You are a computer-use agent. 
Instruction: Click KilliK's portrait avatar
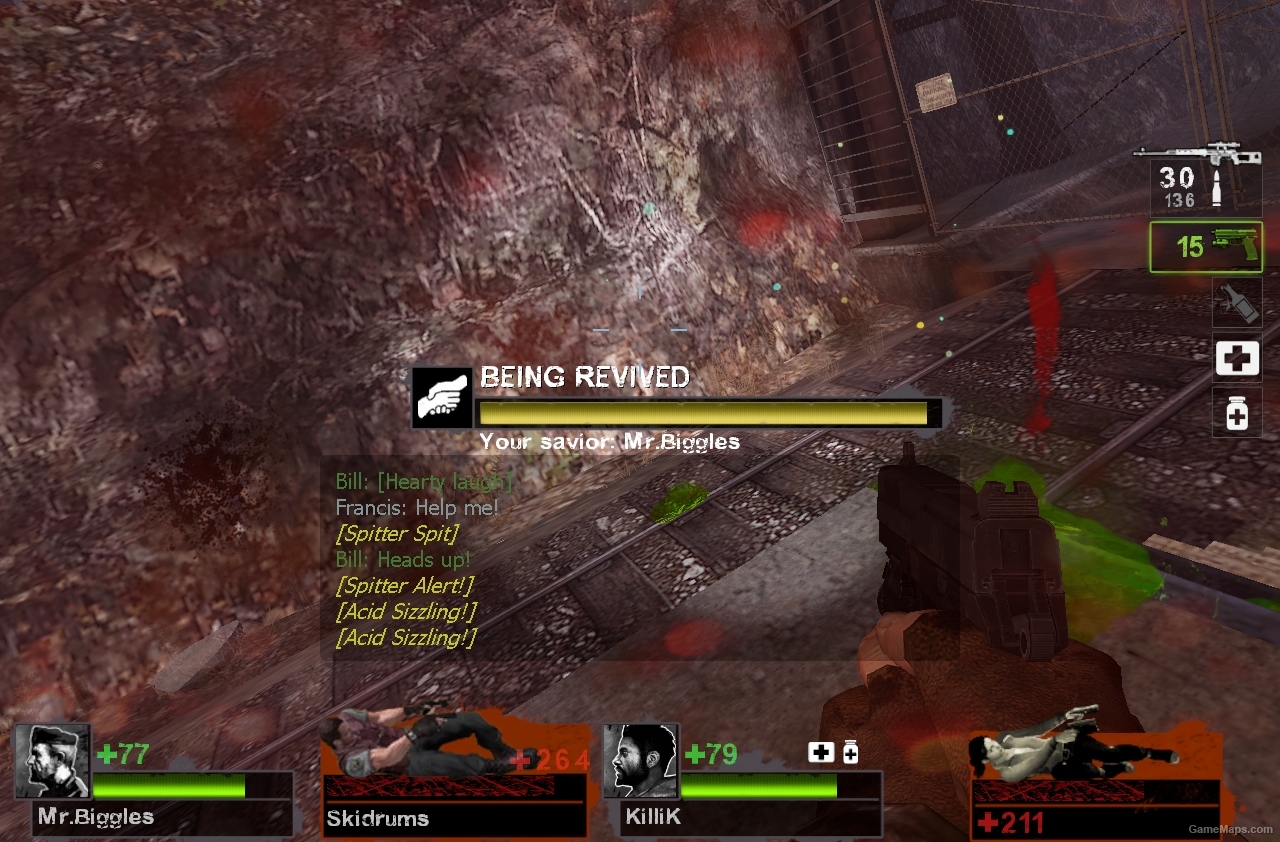[641, 762]
